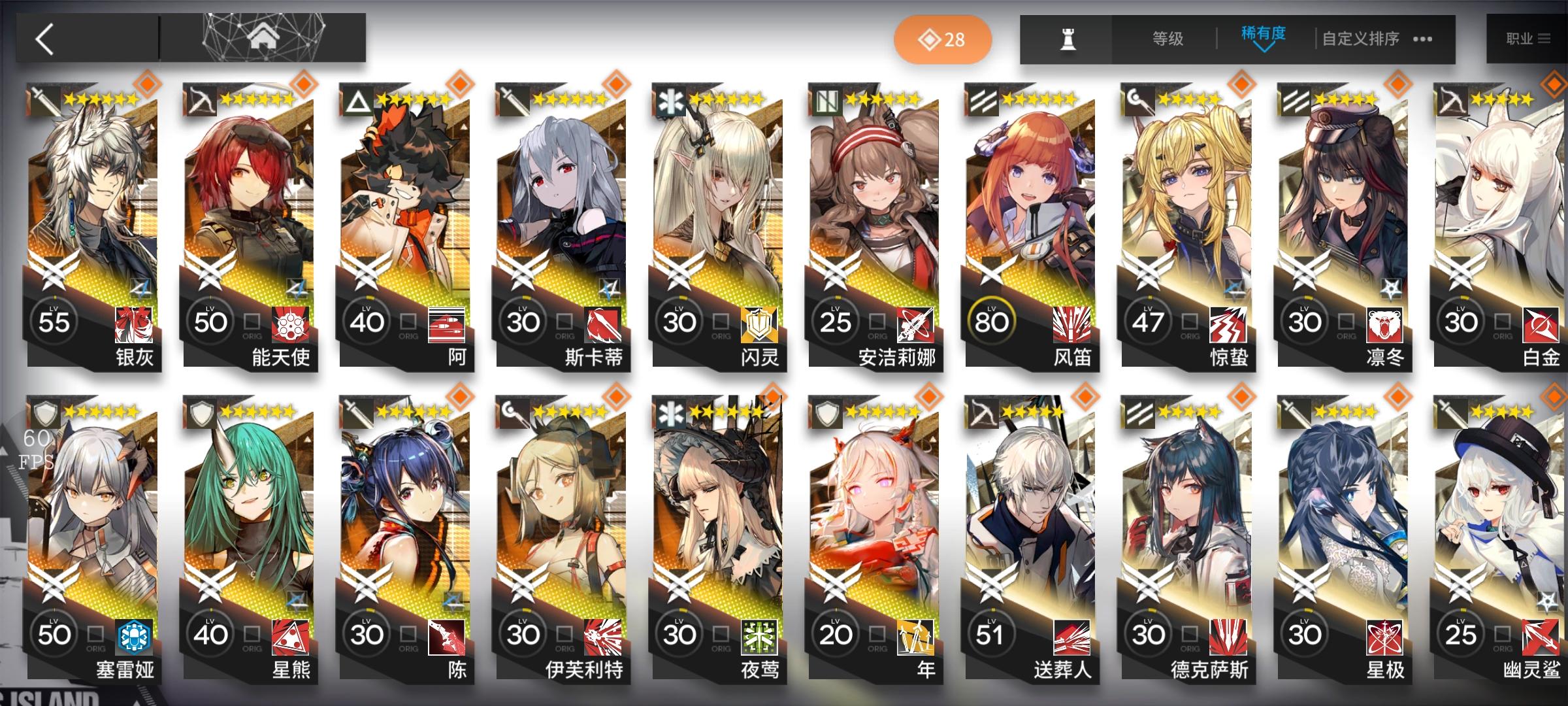Switch to 等级 sorting tab

pos(1169,39)
